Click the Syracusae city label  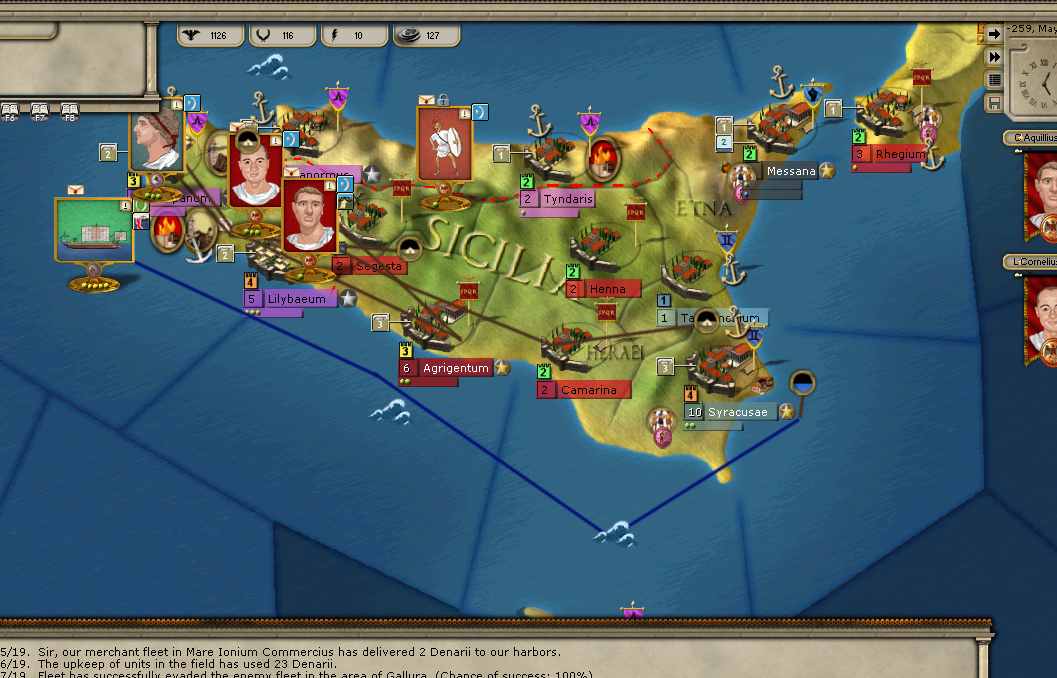pyautogui.click(x=738, y=412)
